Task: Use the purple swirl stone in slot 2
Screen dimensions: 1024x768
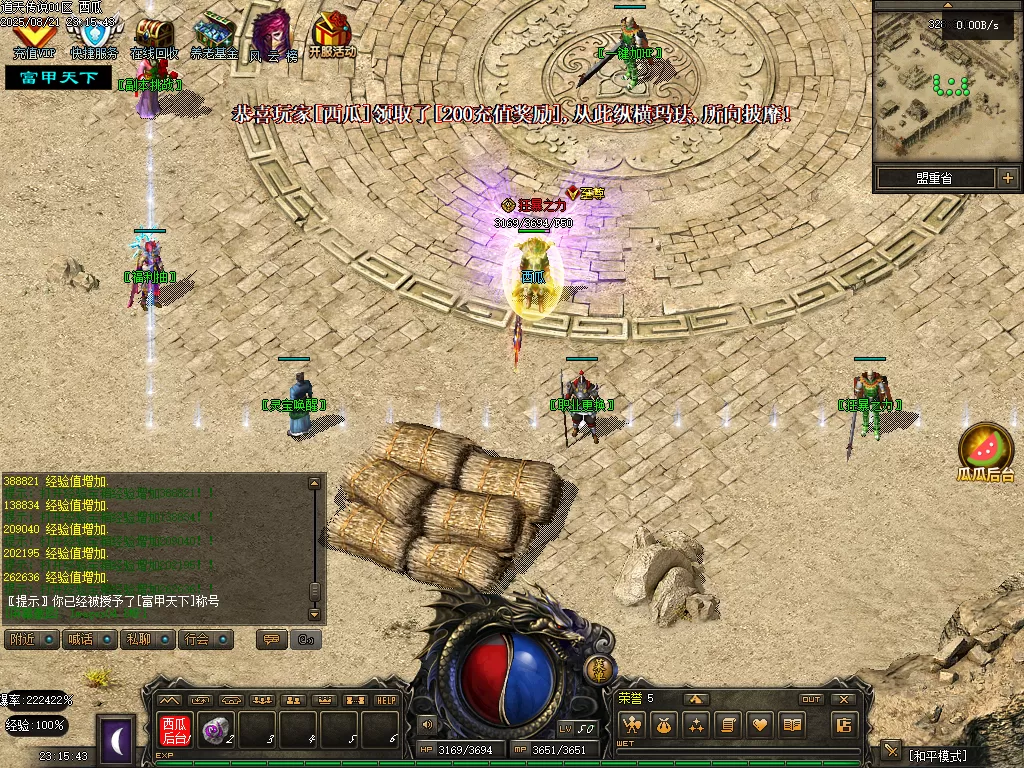Action: click(x=214, y=731)
